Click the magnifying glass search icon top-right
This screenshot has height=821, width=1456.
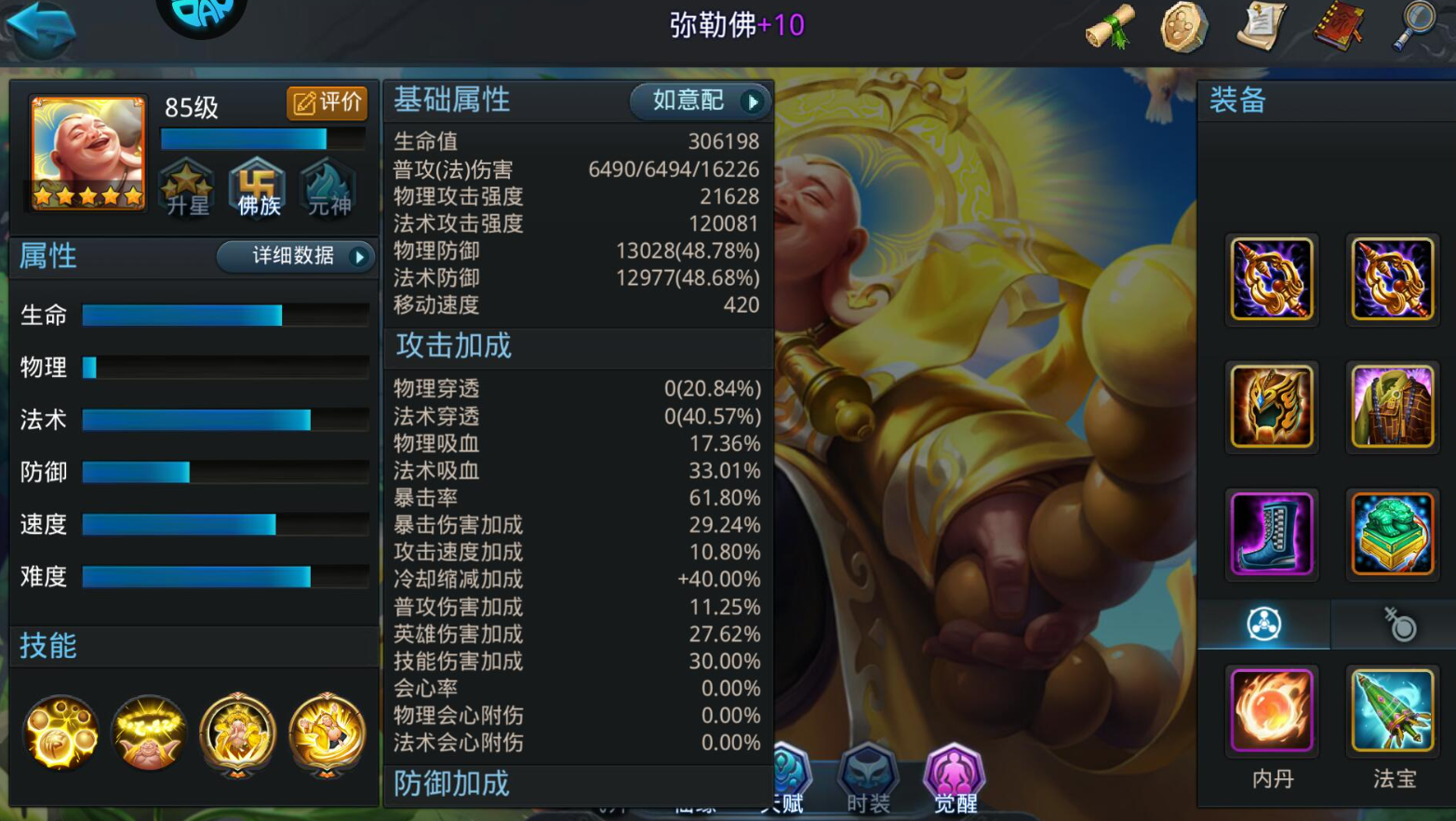click(x=1415, y=28)
